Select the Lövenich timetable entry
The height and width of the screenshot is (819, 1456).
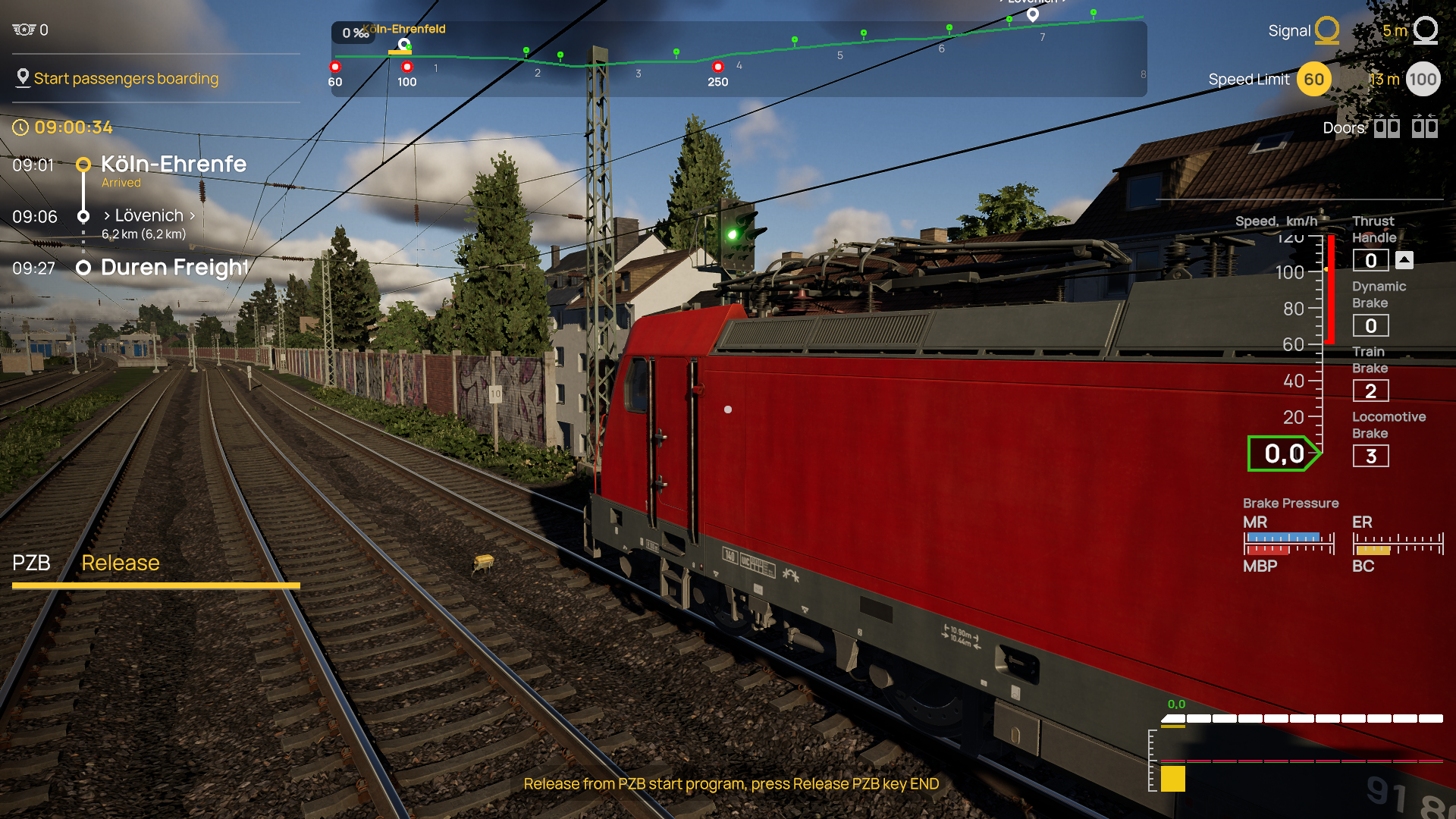point(149,216)
